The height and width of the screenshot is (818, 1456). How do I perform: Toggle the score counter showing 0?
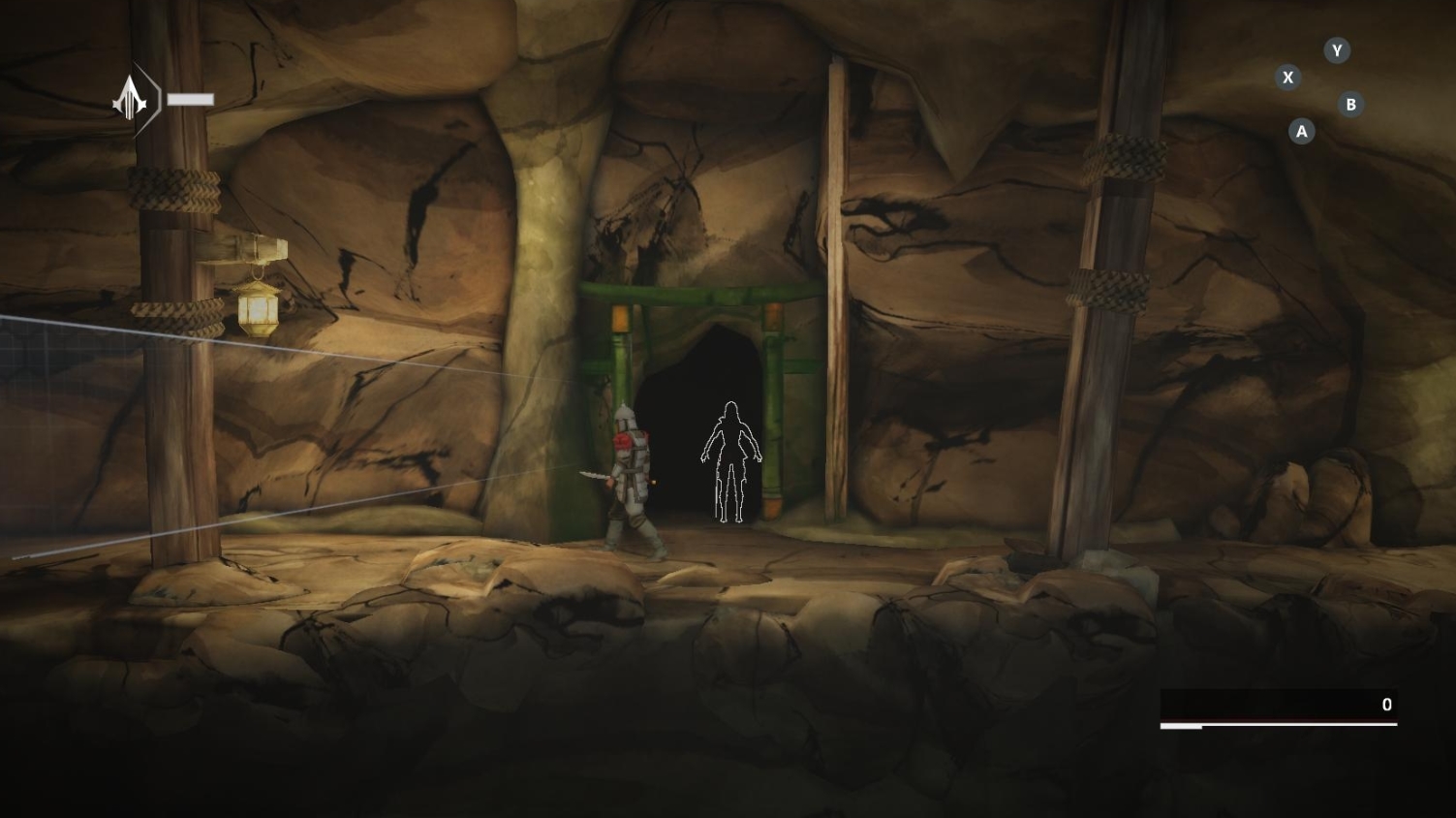[1386, 705]
